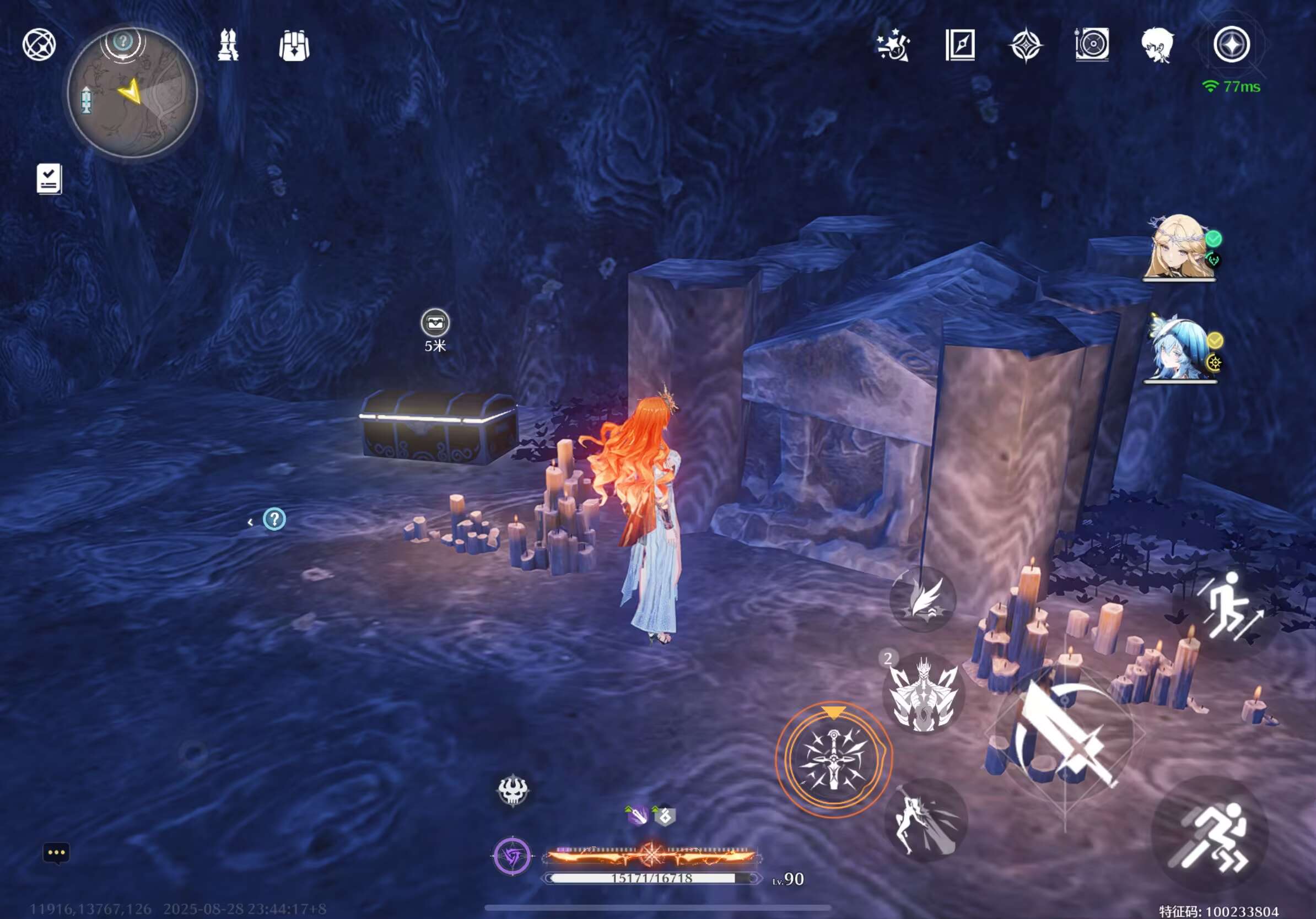Open the circular minimap
The image size is (1316, 919).
[132, 93]
